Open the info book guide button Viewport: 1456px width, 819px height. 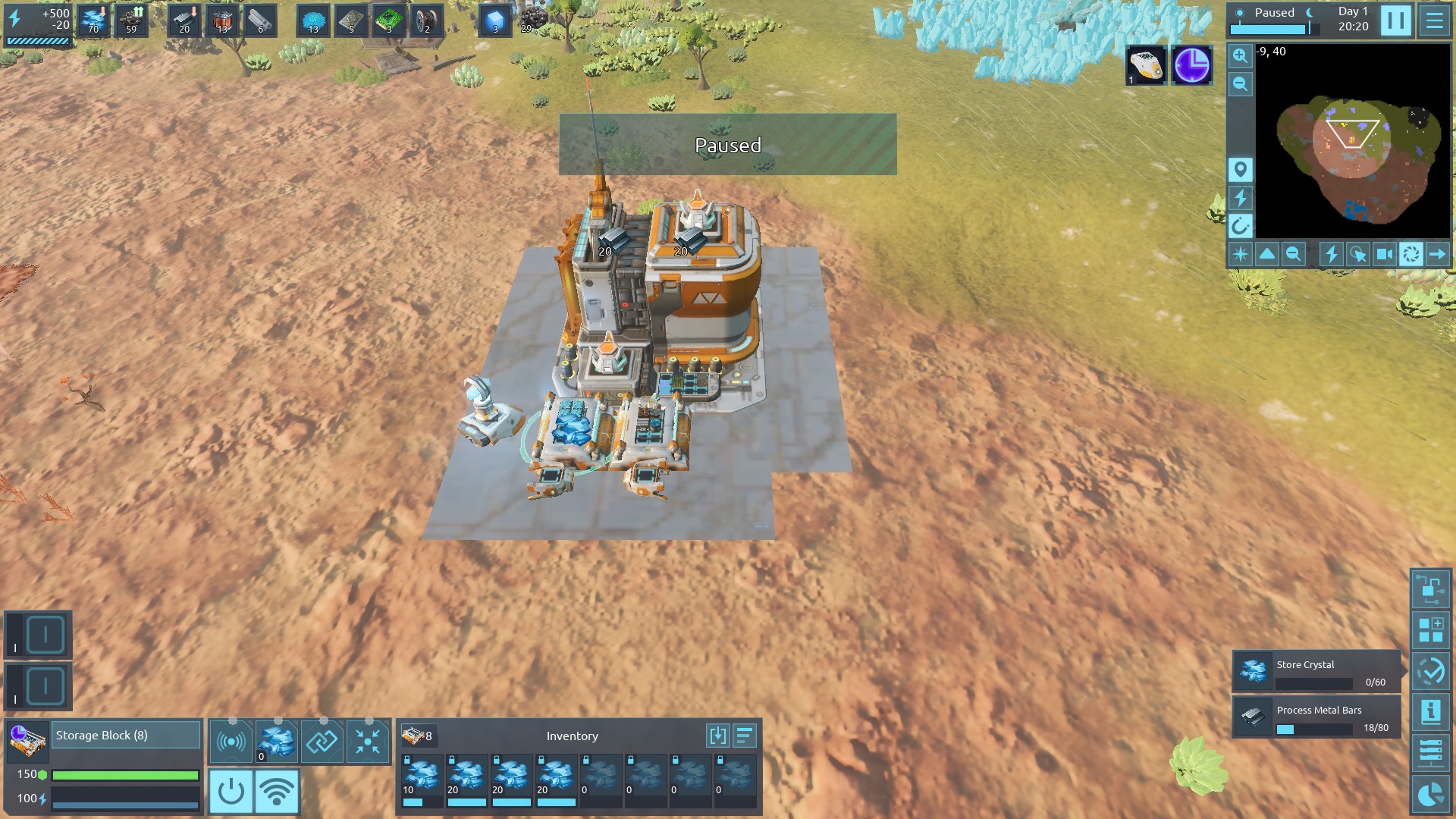coord(1431,711)
